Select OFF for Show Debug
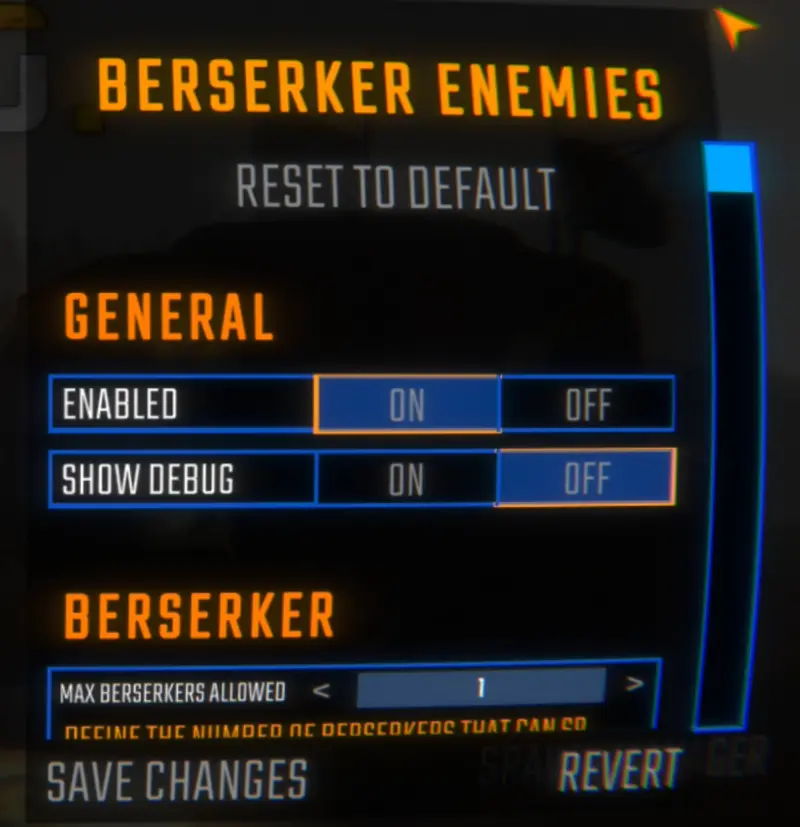Image resolution: width=800 pixels, height=827 pixels. point(587,480)
